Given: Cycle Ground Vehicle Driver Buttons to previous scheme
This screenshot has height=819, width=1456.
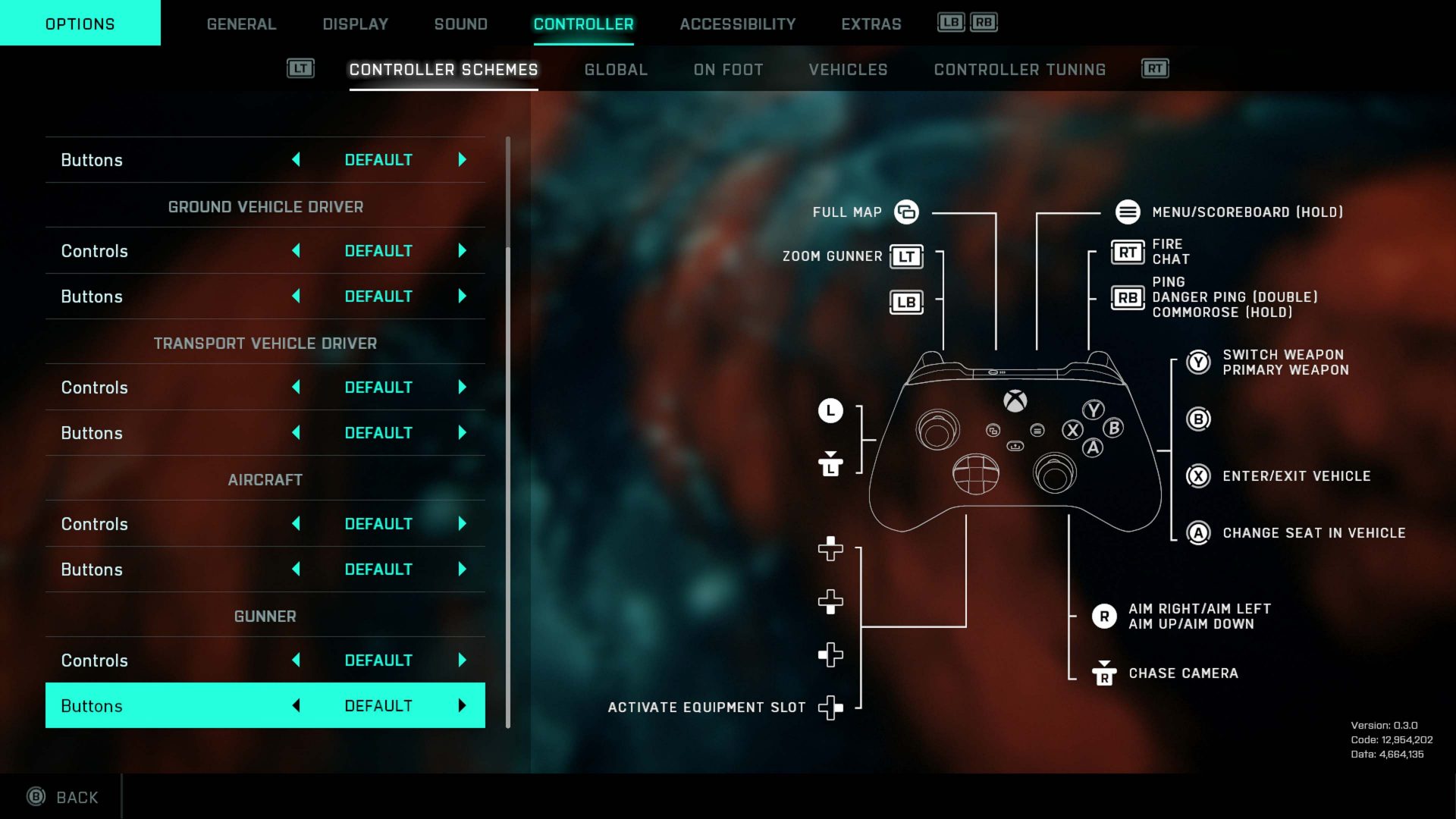Looking at the screenshot, I should coord(296,297).
